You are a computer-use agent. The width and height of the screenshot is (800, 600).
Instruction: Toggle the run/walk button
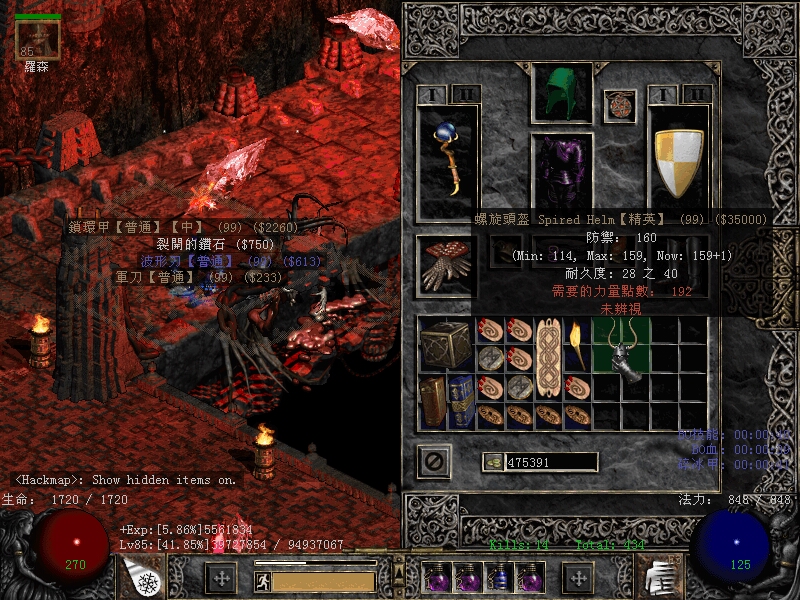[x=260, y=580]
